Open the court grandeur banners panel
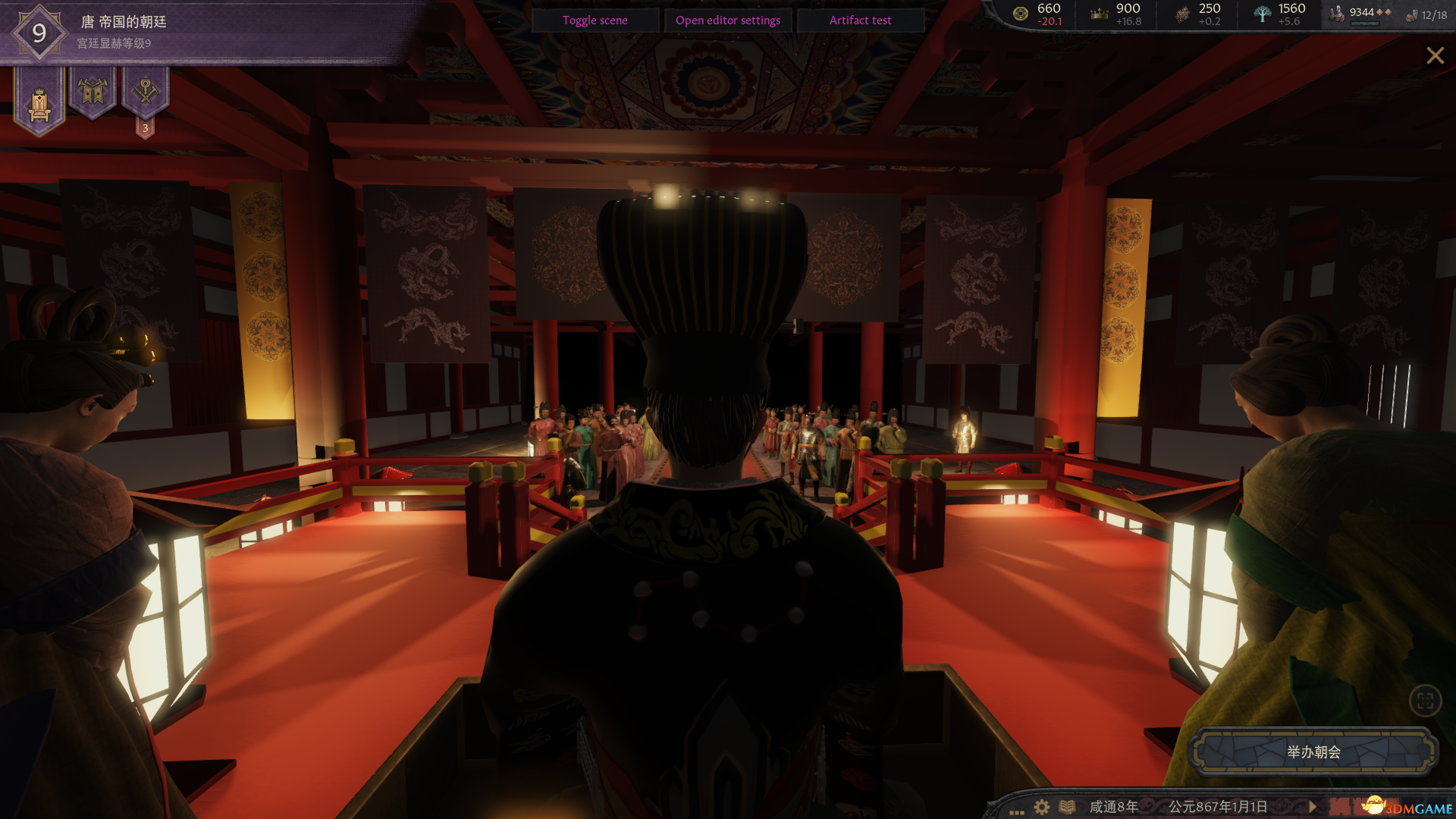1456x819 pixels. [x=93, y=95]
